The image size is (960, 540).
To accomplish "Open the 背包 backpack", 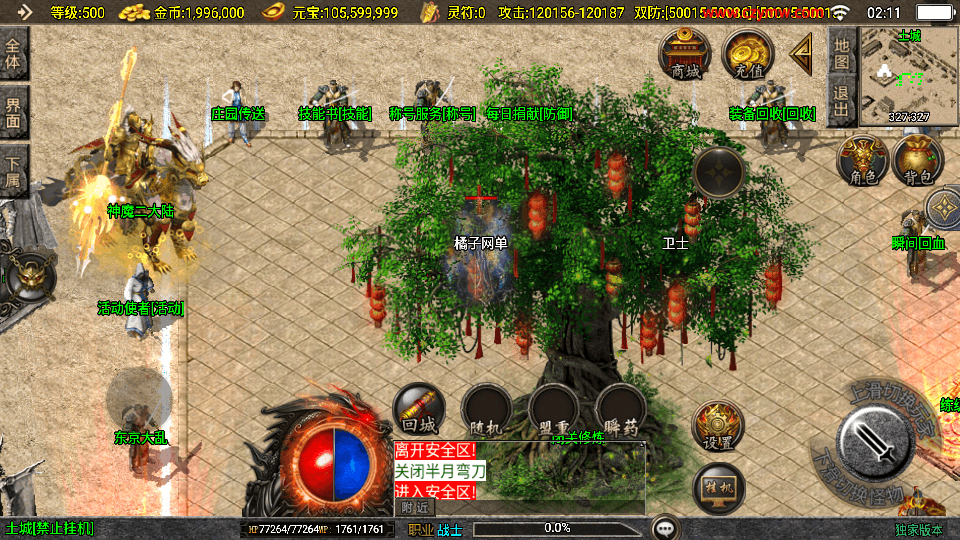I will (918, 161).
